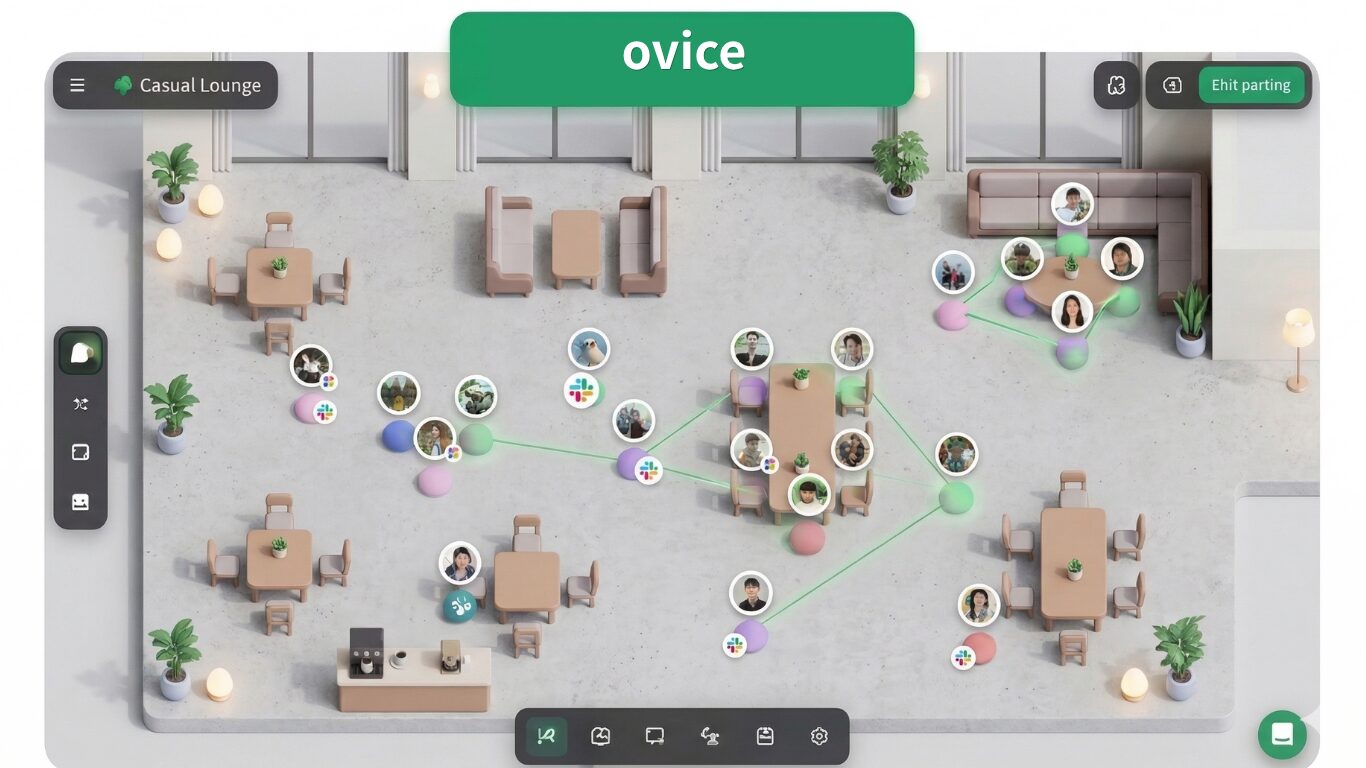
Task: Open settings with the gear icon
Action: (819, 737)
